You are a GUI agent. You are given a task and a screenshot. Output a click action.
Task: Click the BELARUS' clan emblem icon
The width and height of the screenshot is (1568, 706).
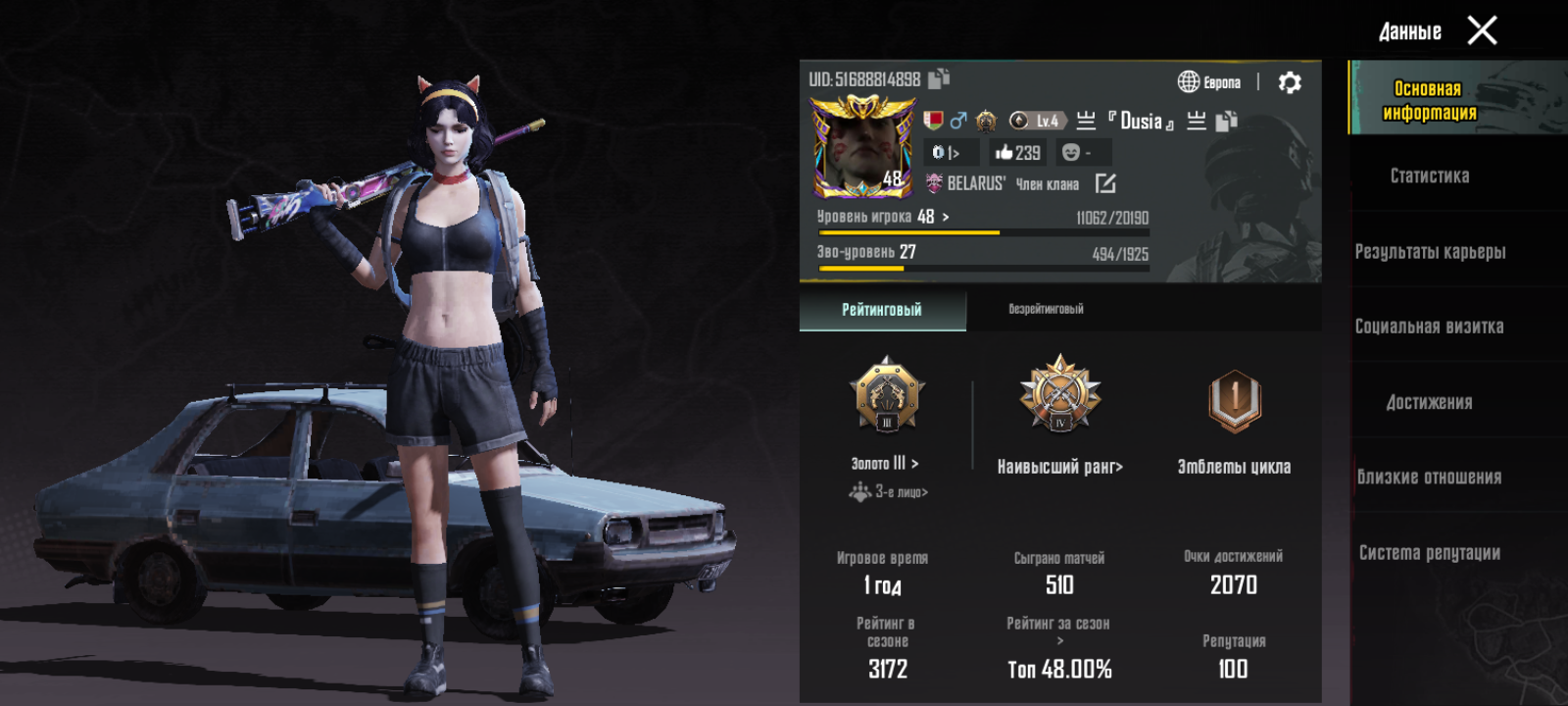click(934, 183)
